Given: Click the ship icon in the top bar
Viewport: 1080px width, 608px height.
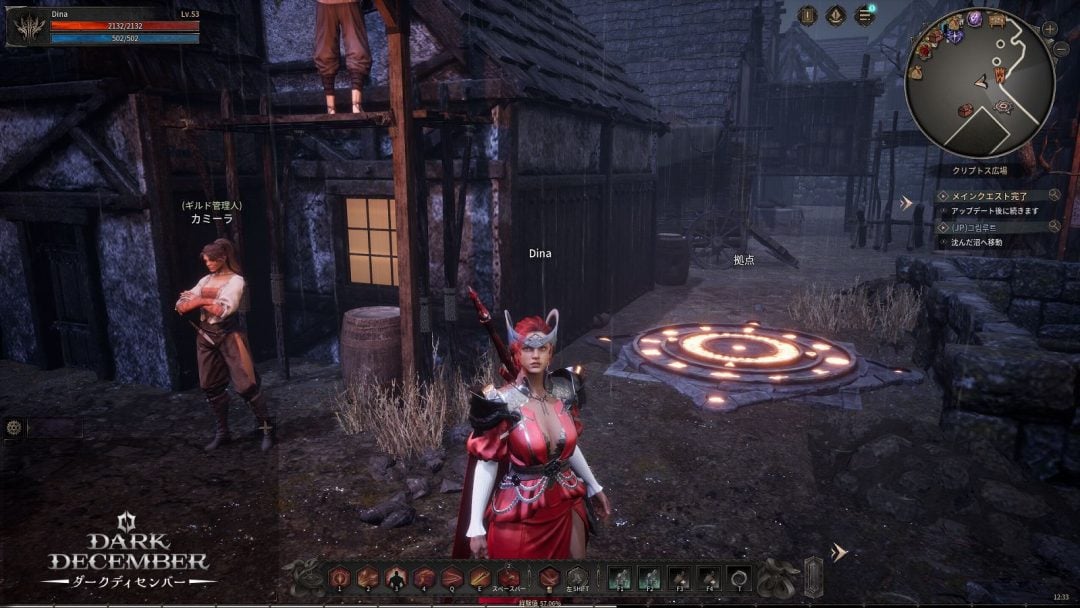Looking at the screenshot, I should pos(836,15).
